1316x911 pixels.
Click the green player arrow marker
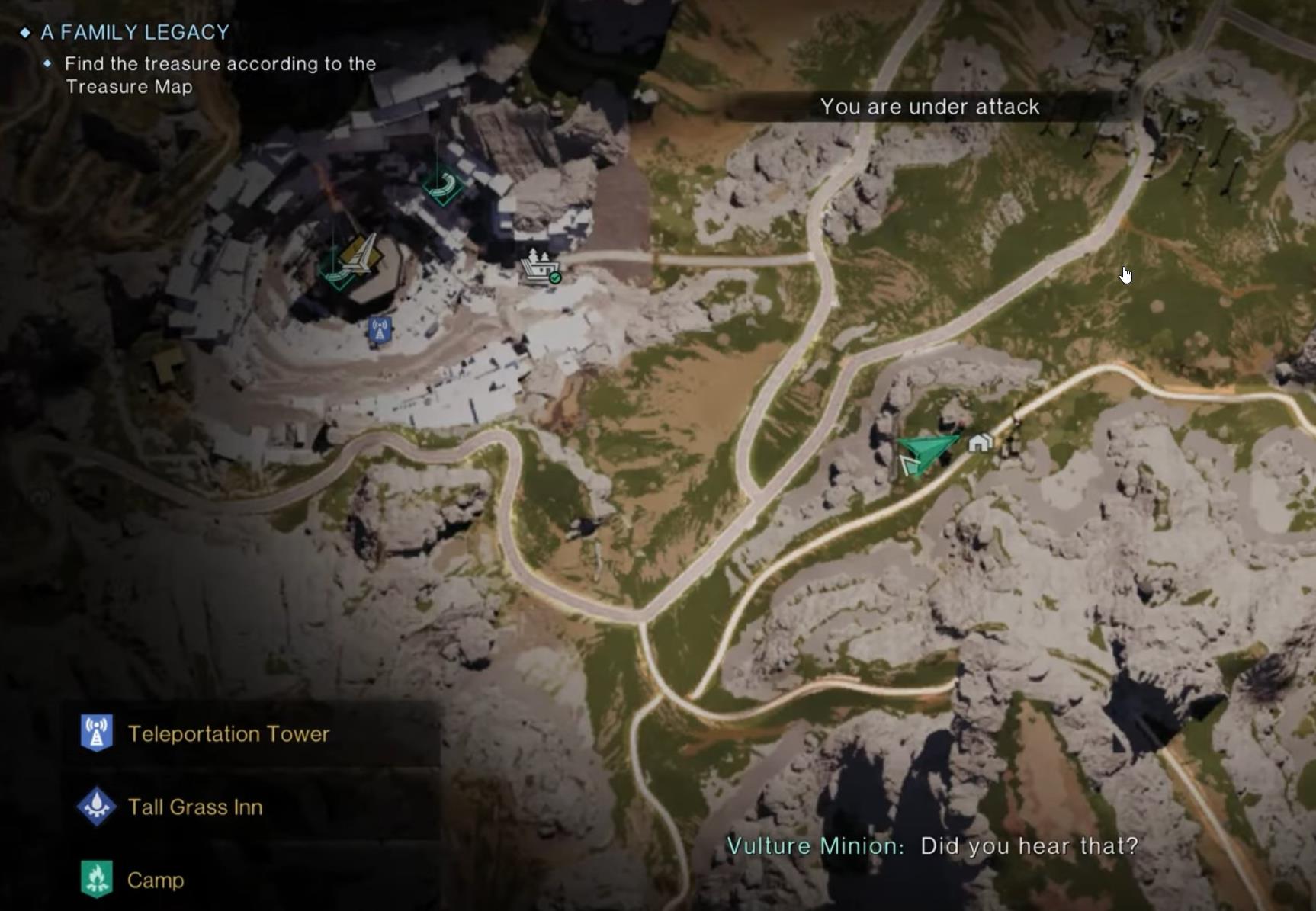coord(924,452)
